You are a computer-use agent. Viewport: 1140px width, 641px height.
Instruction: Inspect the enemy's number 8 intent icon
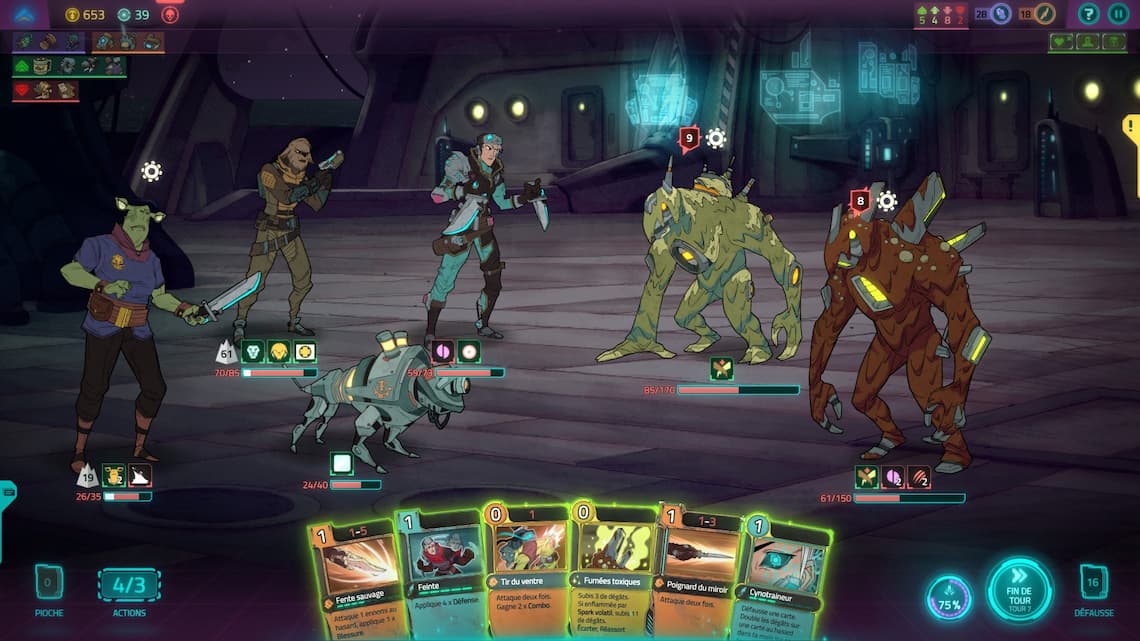click(859, 201)
